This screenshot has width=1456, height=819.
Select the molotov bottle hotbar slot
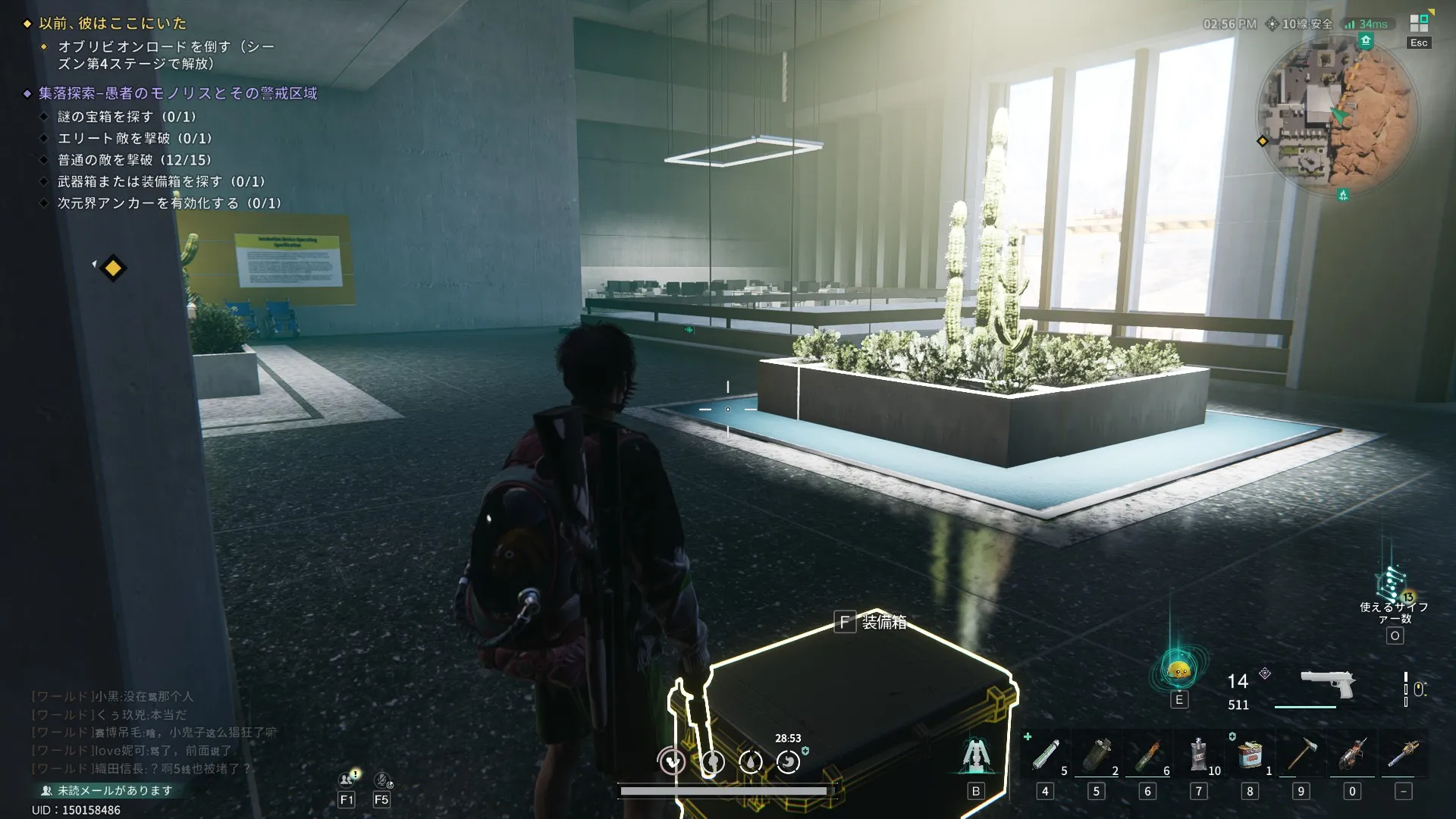click(1147, 755)
